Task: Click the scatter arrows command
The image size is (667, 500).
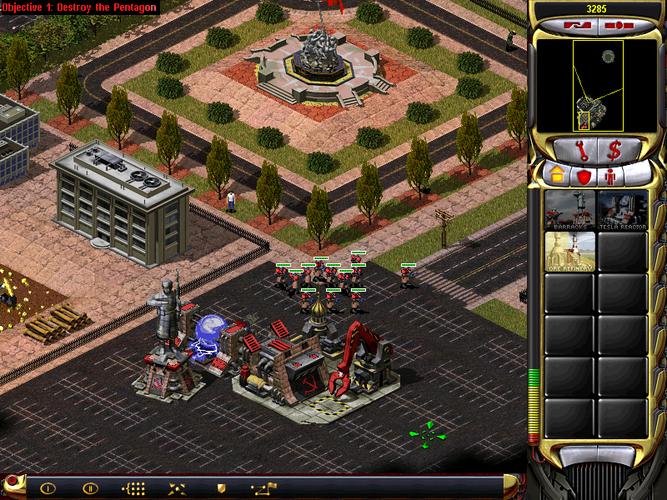Action: pyautogui.click(x=176, y=489)
